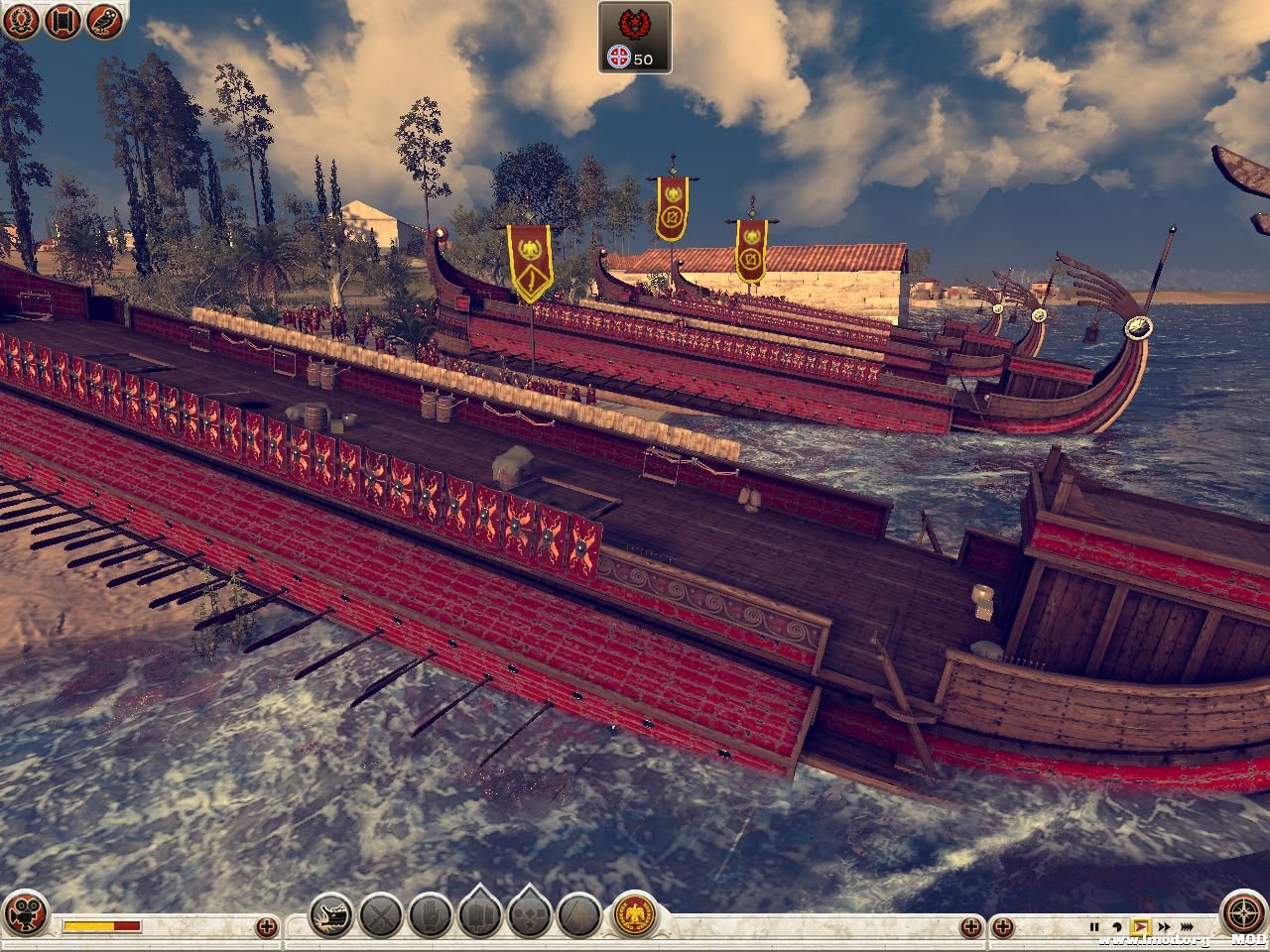
Task: Select the star wreath unit card
Action: (635, 37)
